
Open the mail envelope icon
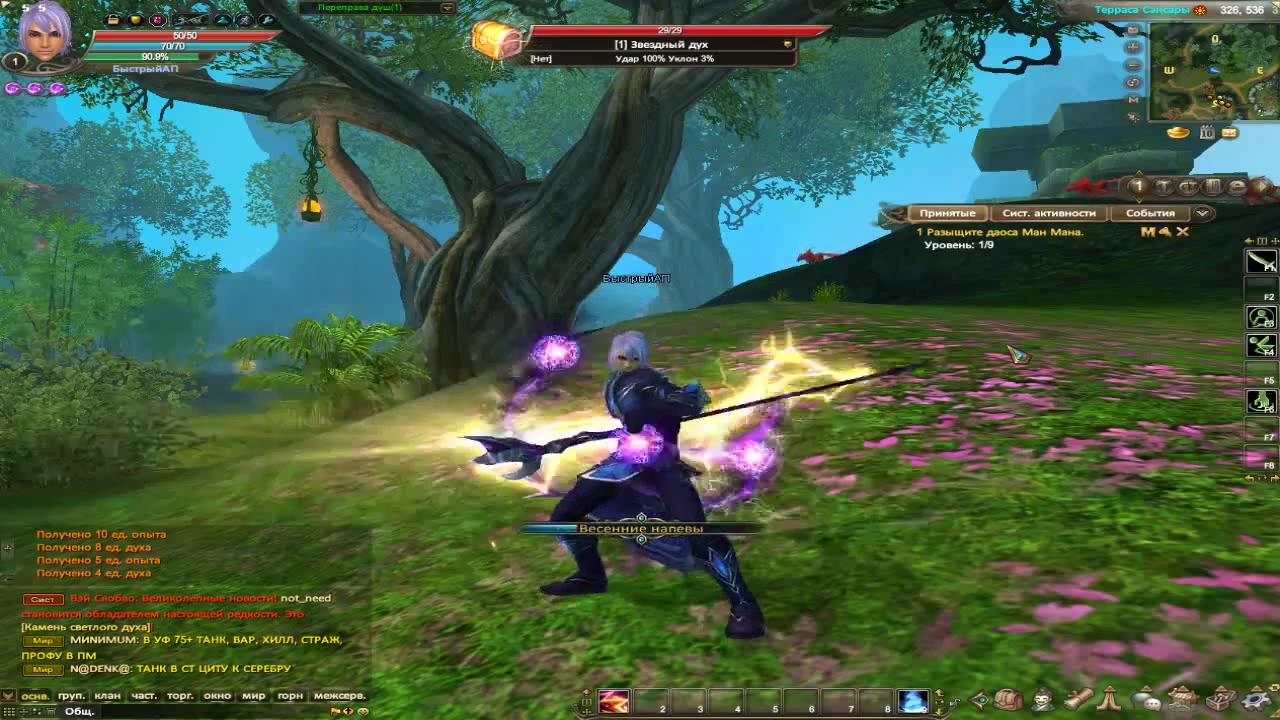click(x=1229, y=132)
